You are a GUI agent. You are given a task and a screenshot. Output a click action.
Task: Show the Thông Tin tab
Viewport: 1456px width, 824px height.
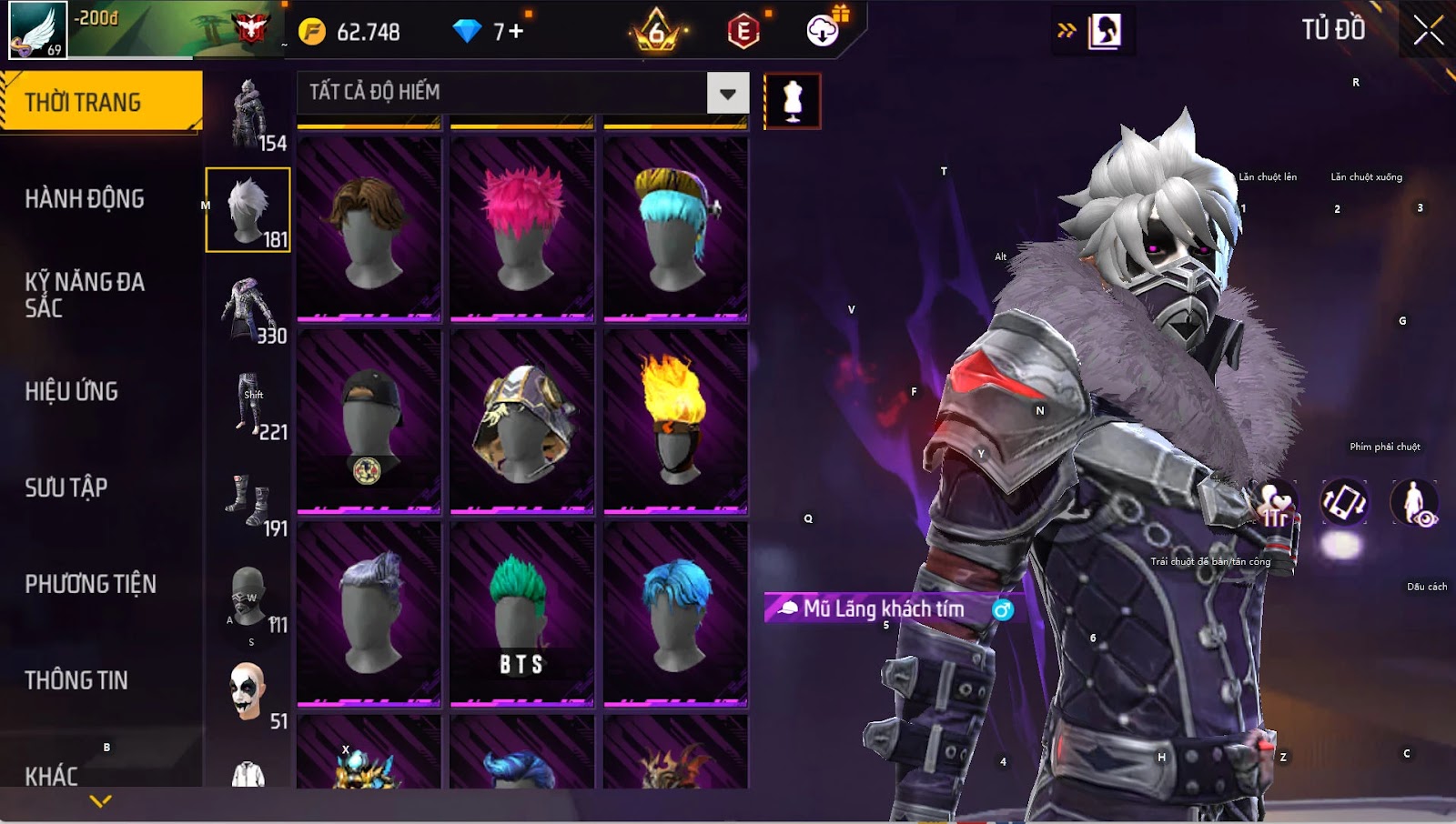click(76, 680)
